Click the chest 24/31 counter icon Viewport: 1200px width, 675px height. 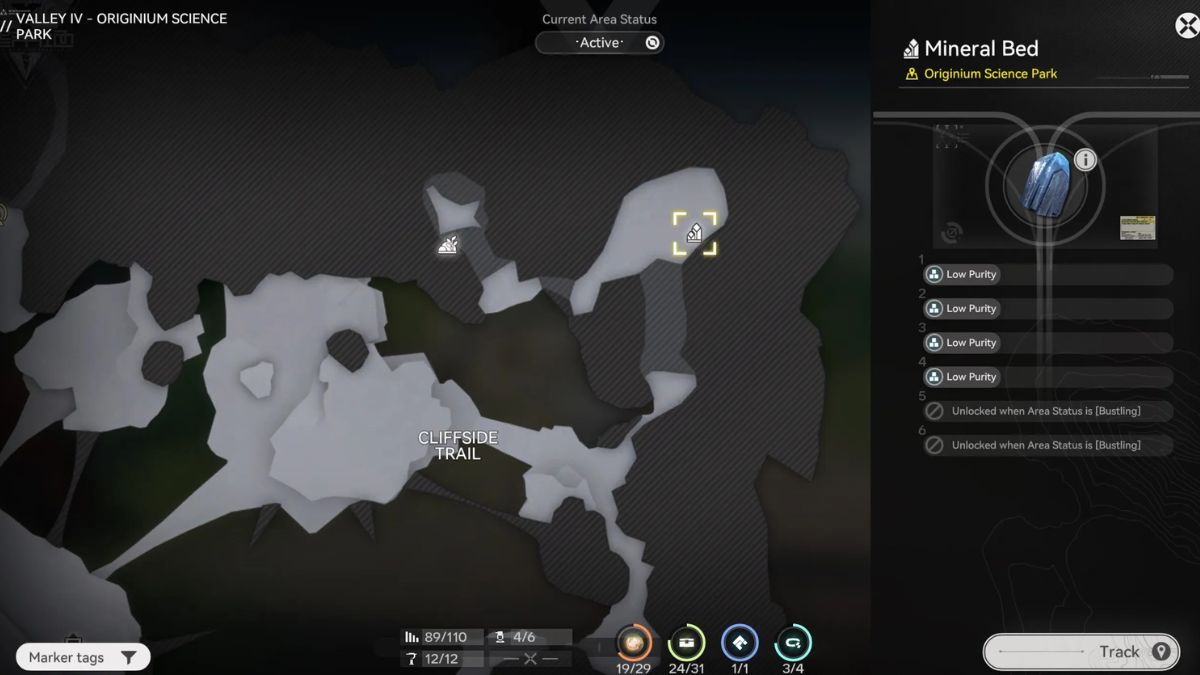pyautogui.click(x=686, y=643)
